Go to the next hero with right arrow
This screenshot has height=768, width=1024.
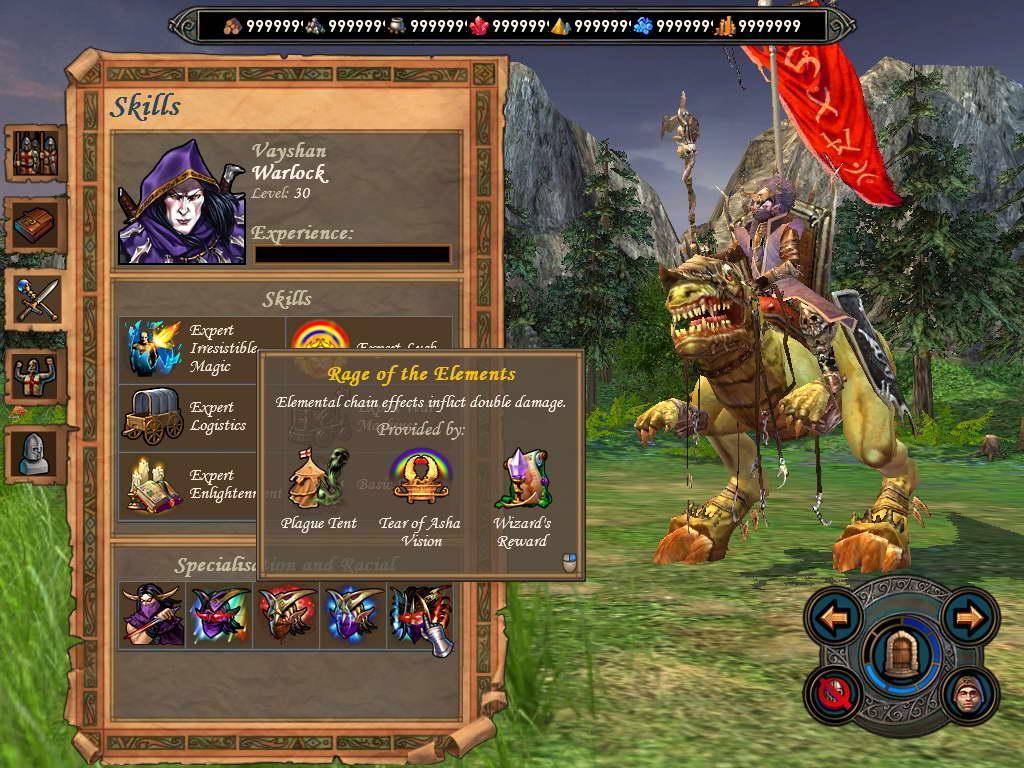[x=968, y=618]
